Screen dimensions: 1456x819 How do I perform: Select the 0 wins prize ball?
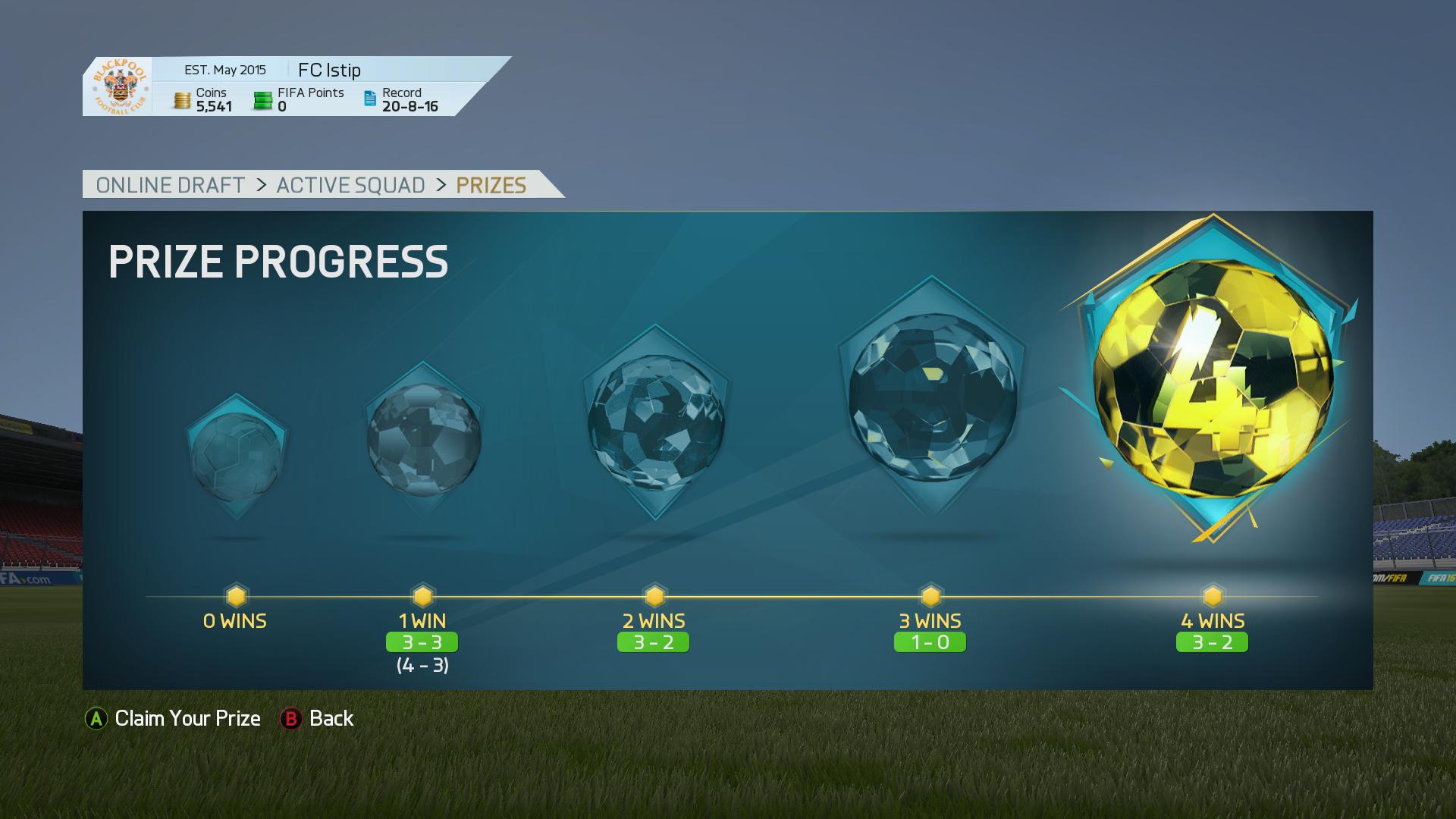[x=237, y=457]
